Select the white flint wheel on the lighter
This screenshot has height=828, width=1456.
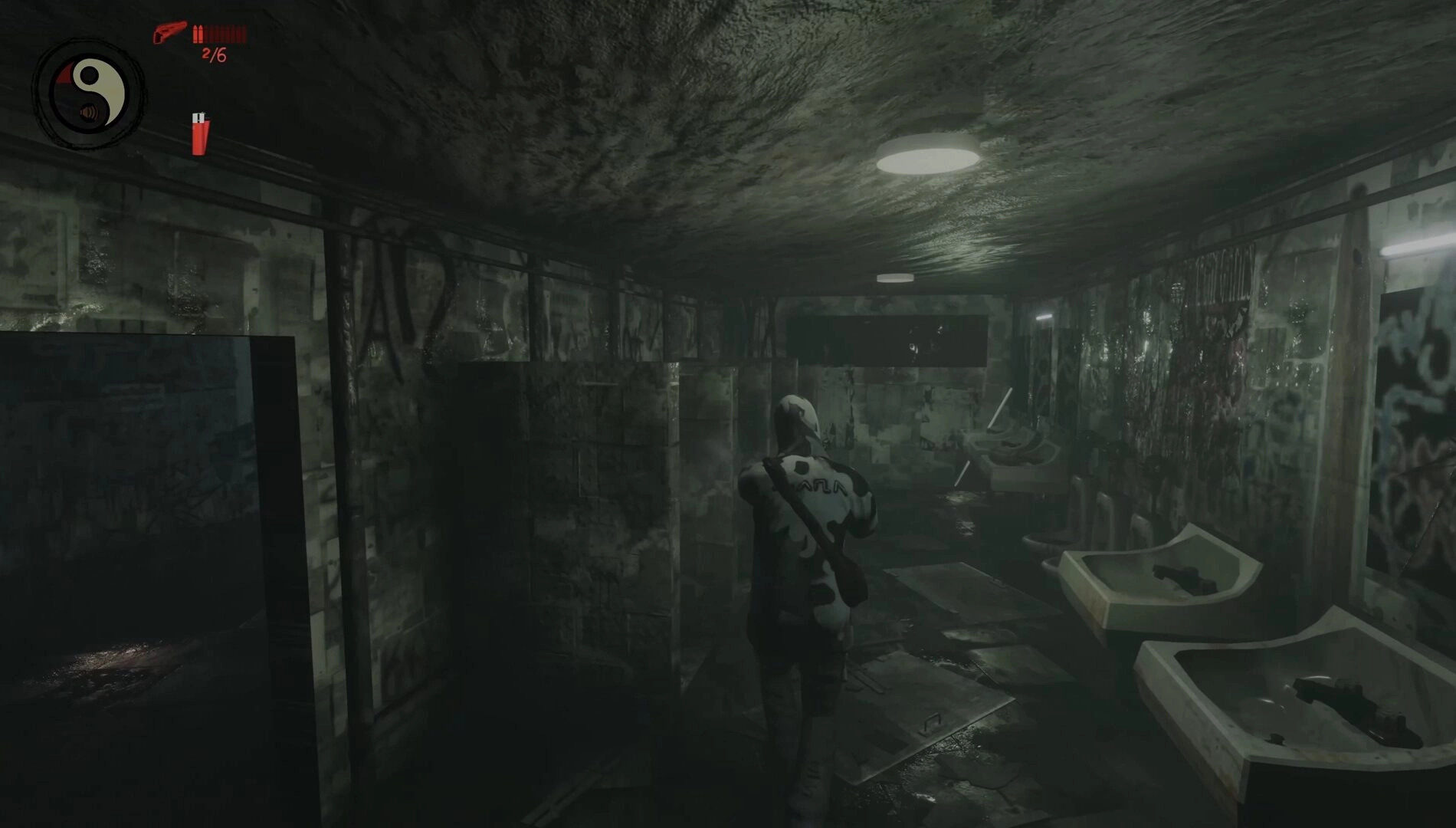(x=198, y=117)
